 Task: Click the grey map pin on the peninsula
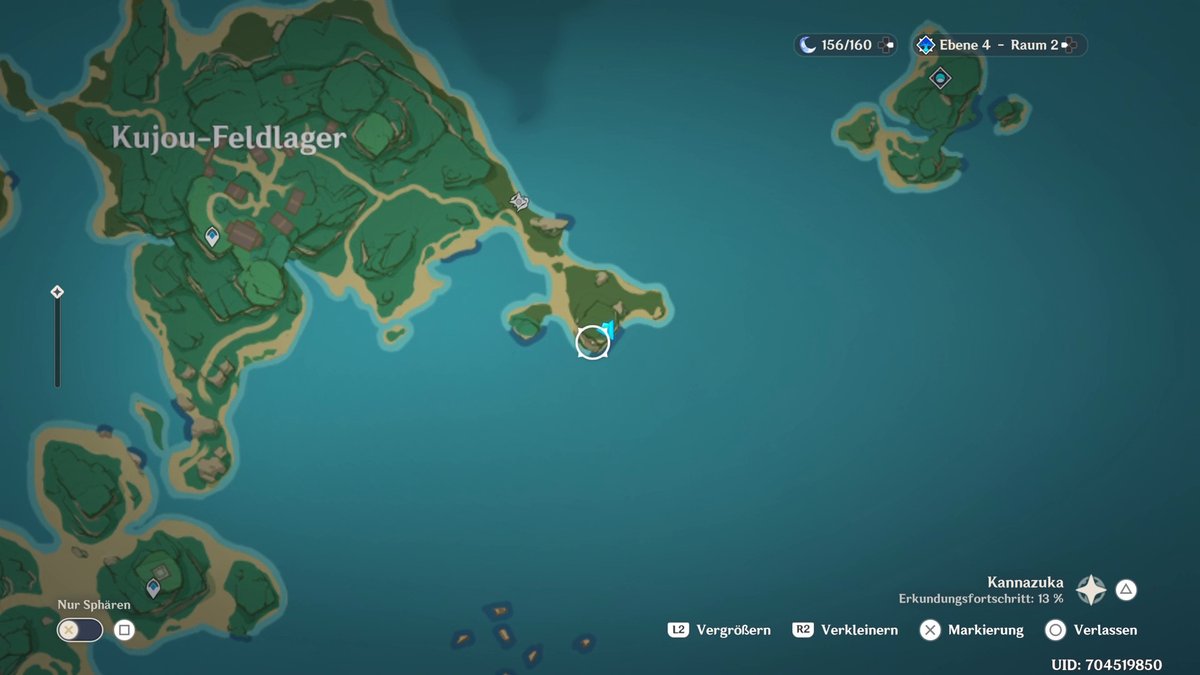click(519, 202)
